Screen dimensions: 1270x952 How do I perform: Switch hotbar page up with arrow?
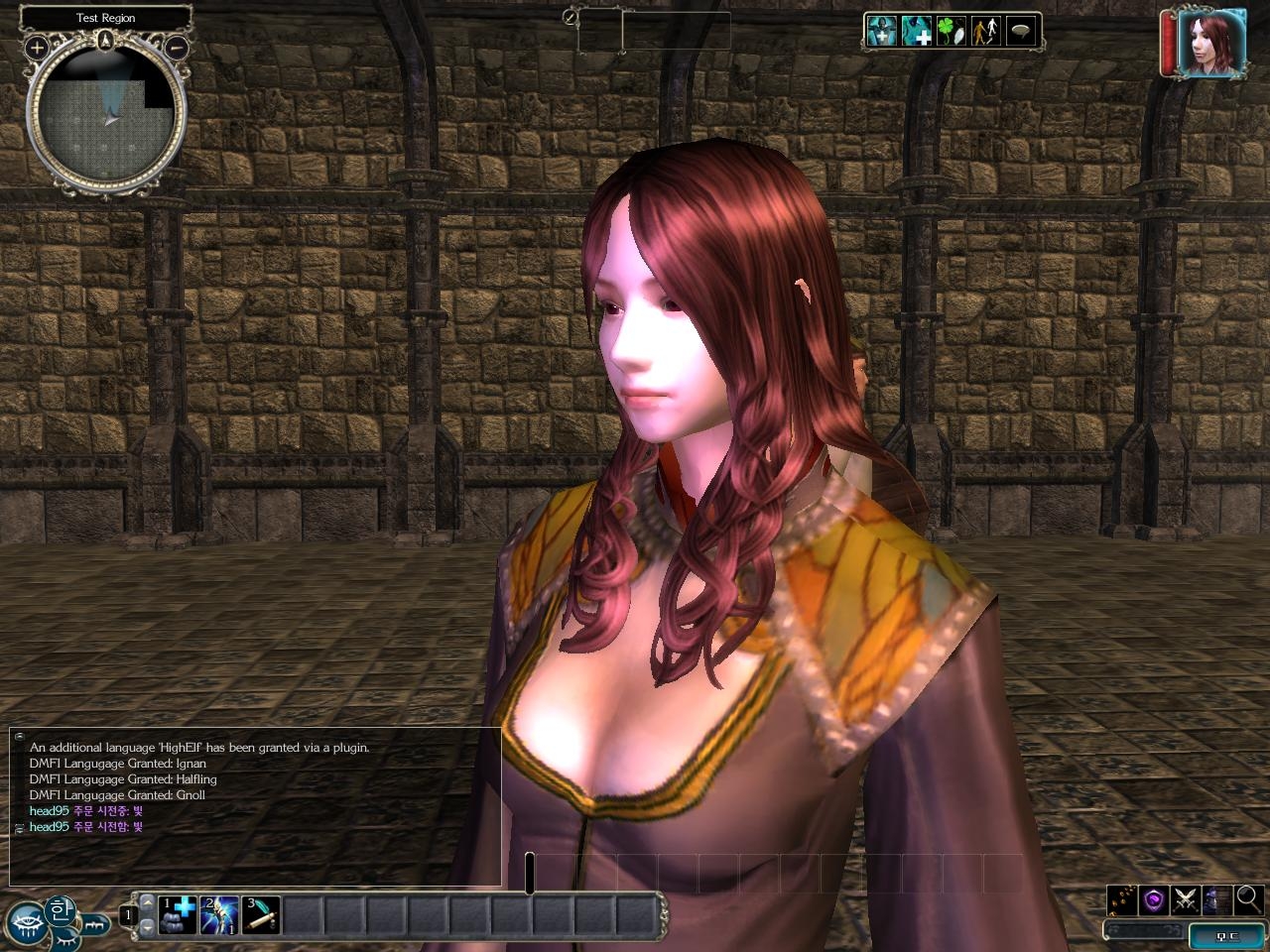click(x=148, y=902)
